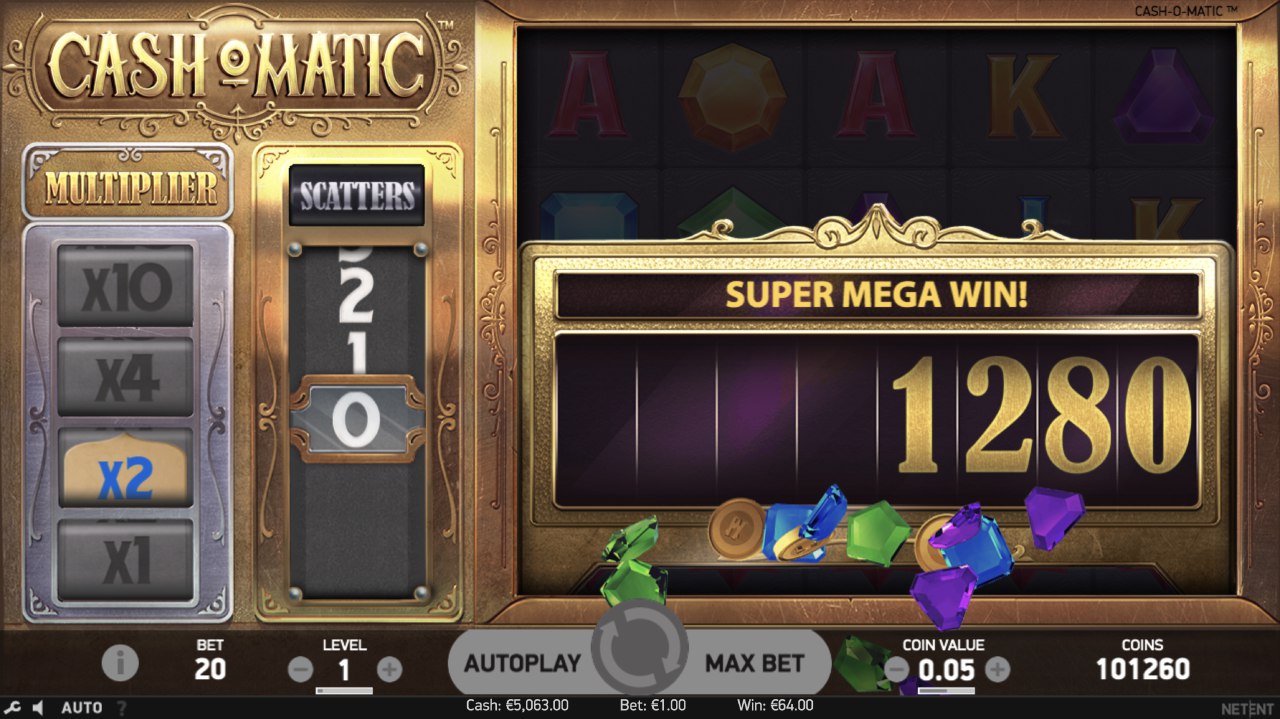Start Autoplay spins
This screenshot has width=1280, height=719.
point(522,663)
